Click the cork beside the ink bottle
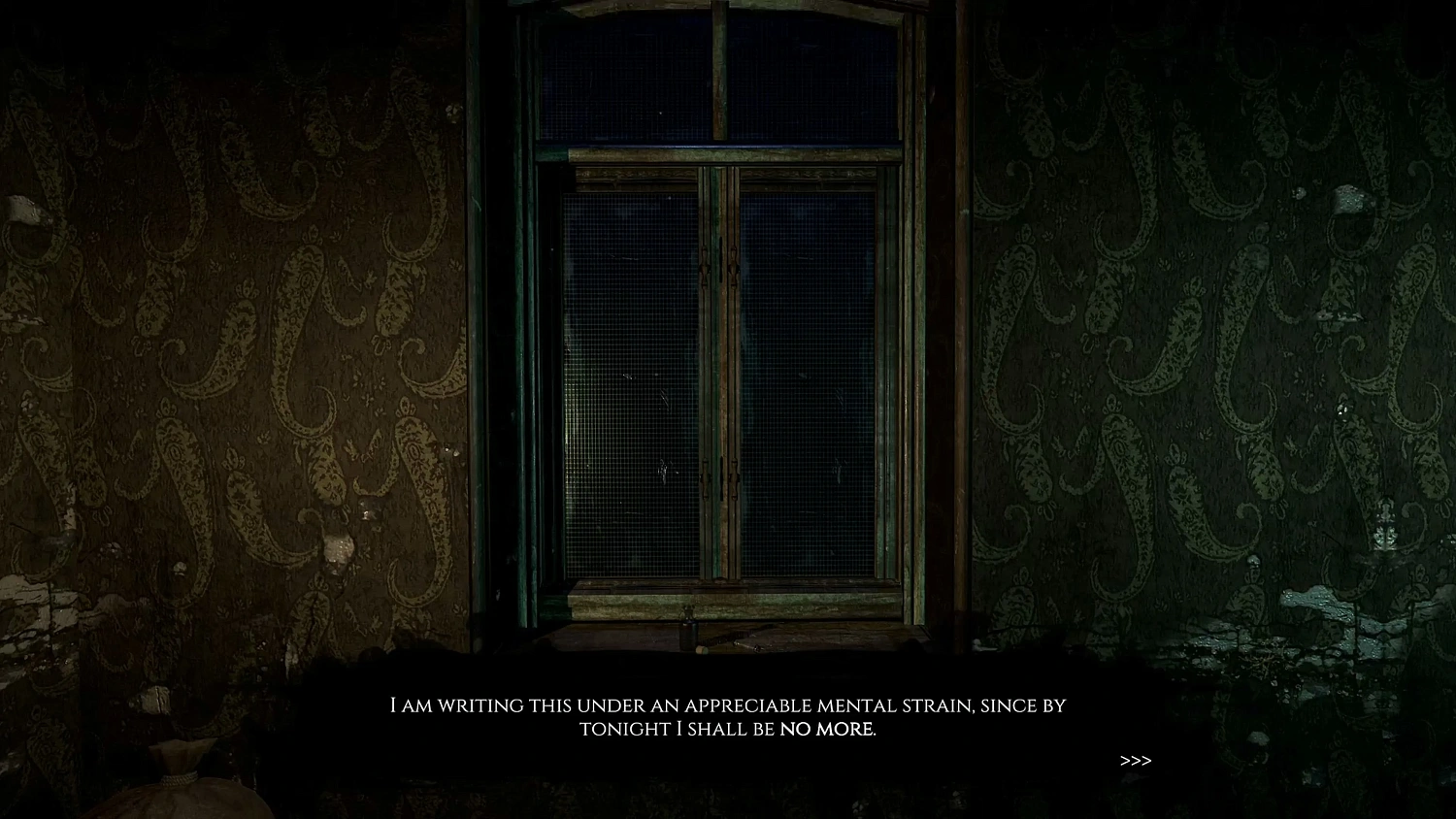The width and height of the screenshot is (1456, 819). coord(702,650)
